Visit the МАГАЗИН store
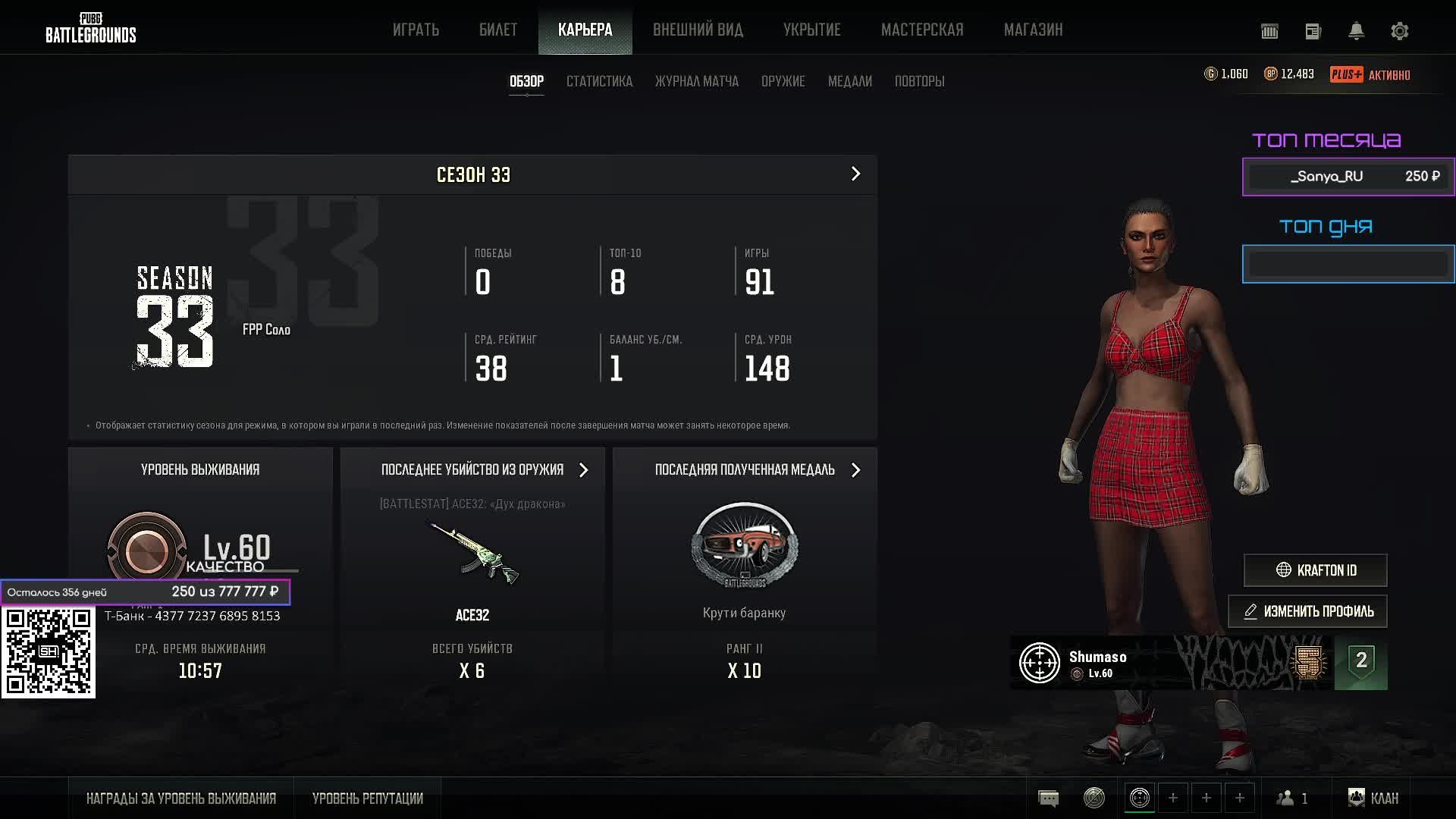Image resolution: width=1456 pixels, height=819 pixels. point(1033,30)
